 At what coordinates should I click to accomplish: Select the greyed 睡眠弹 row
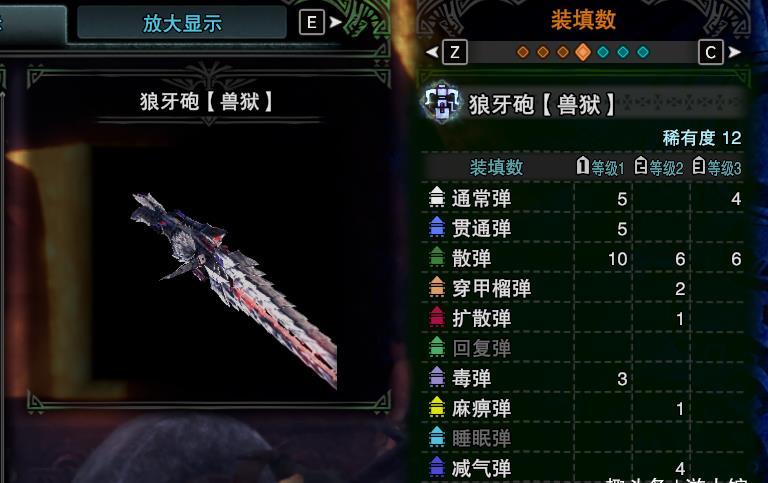481,439
